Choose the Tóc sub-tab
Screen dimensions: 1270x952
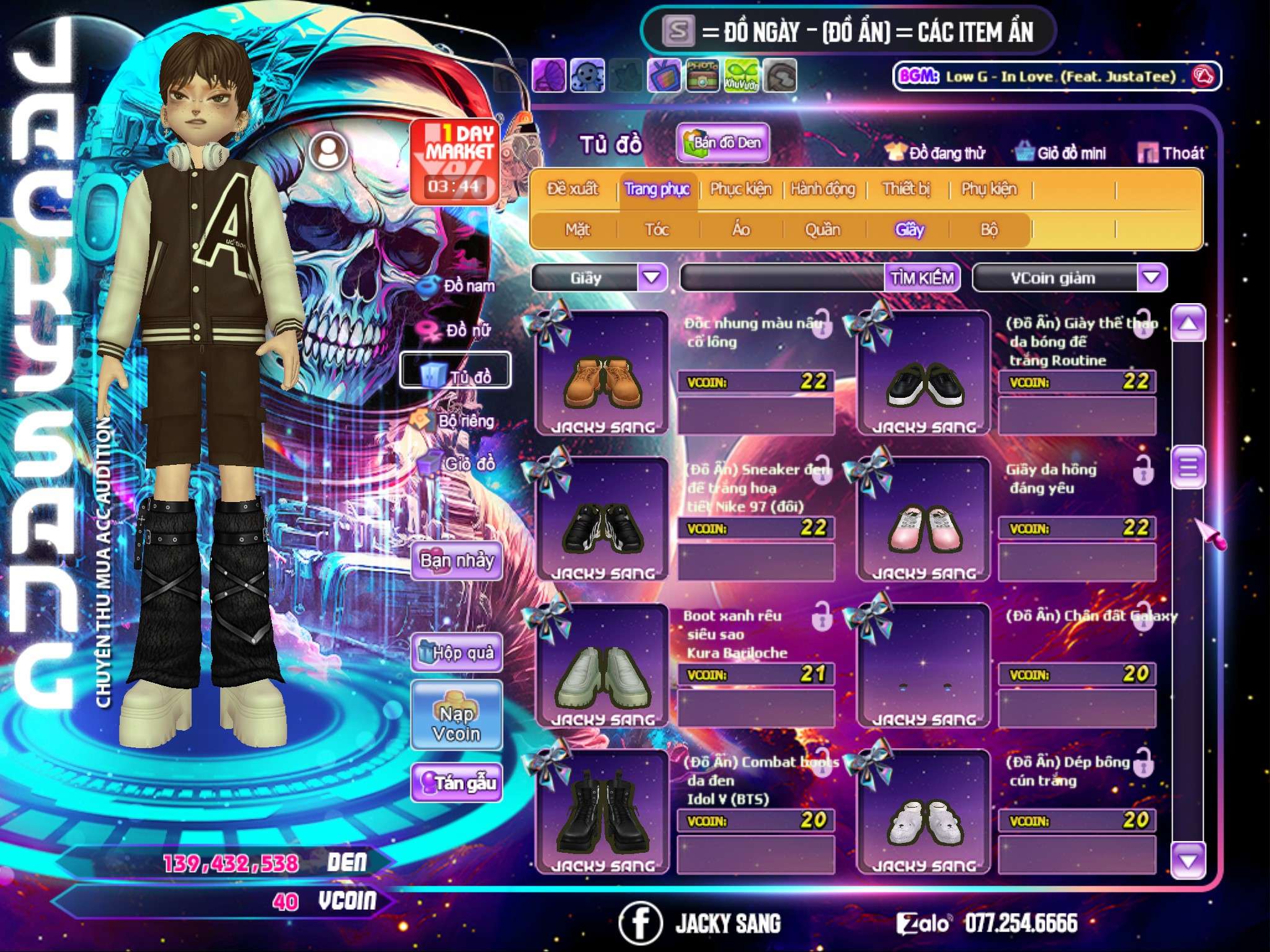pos(657,230)
